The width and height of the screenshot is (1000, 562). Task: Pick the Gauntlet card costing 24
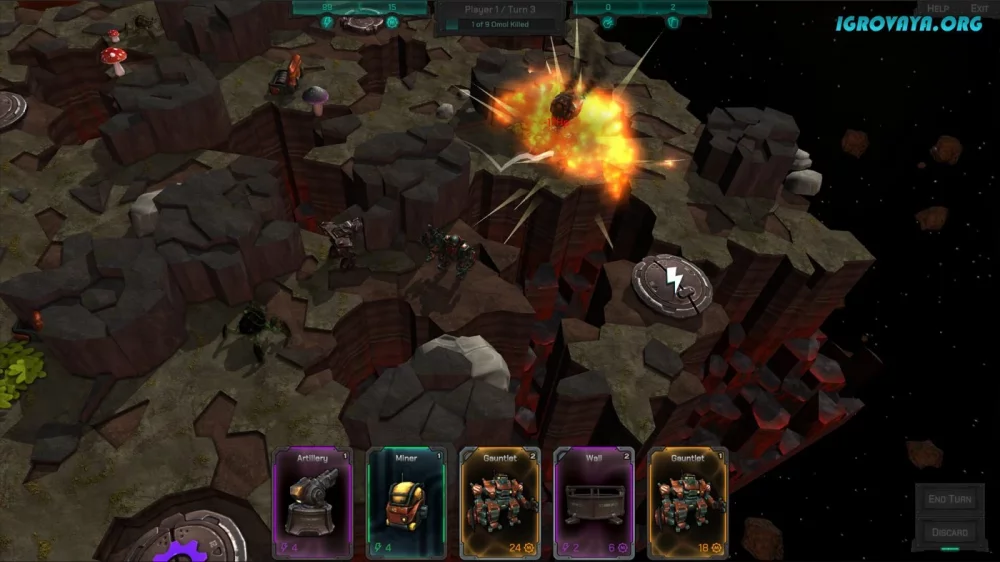click(500, 502)
